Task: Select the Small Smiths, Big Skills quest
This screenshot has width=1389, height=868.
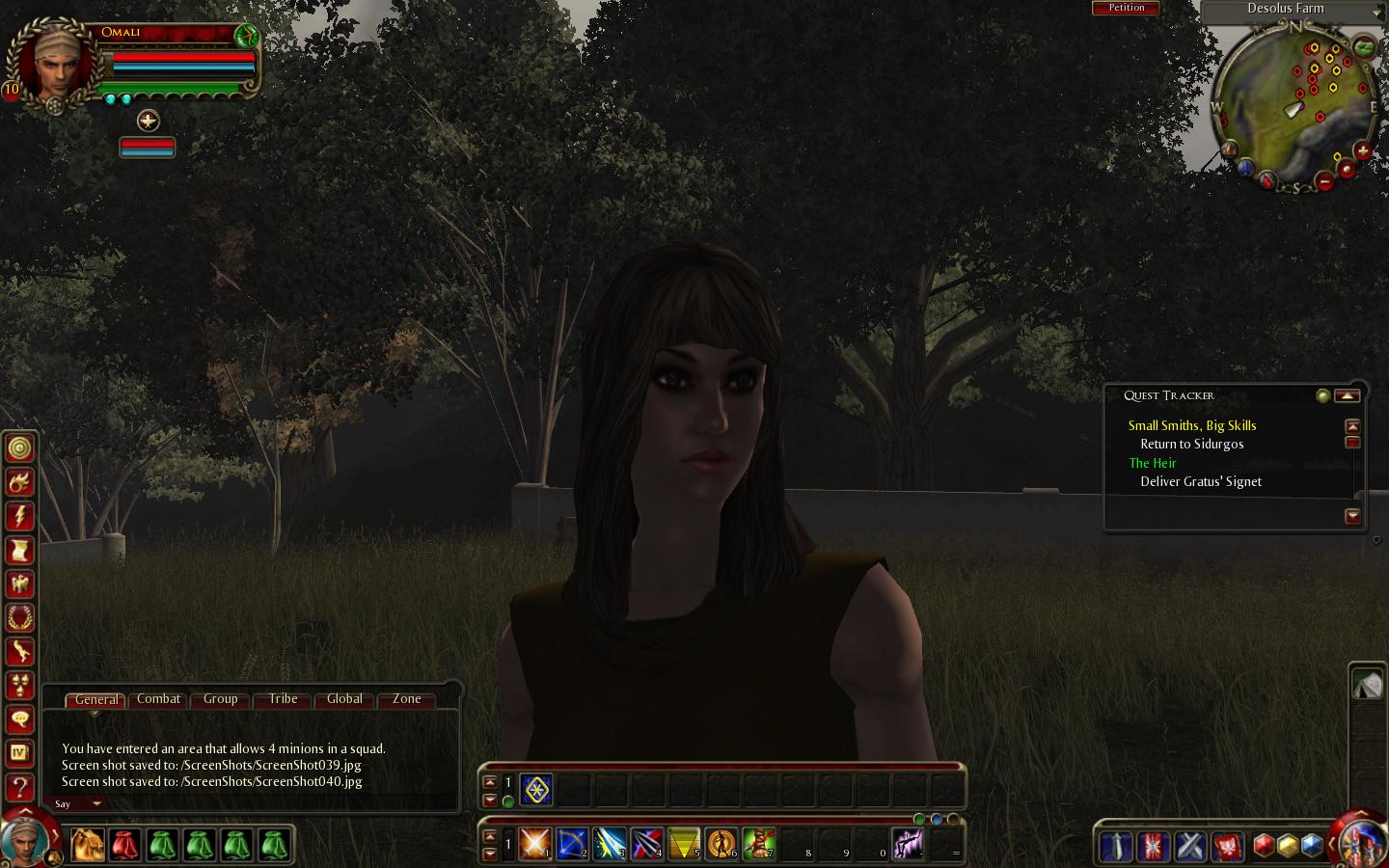Action: [x=1191, y=425]
